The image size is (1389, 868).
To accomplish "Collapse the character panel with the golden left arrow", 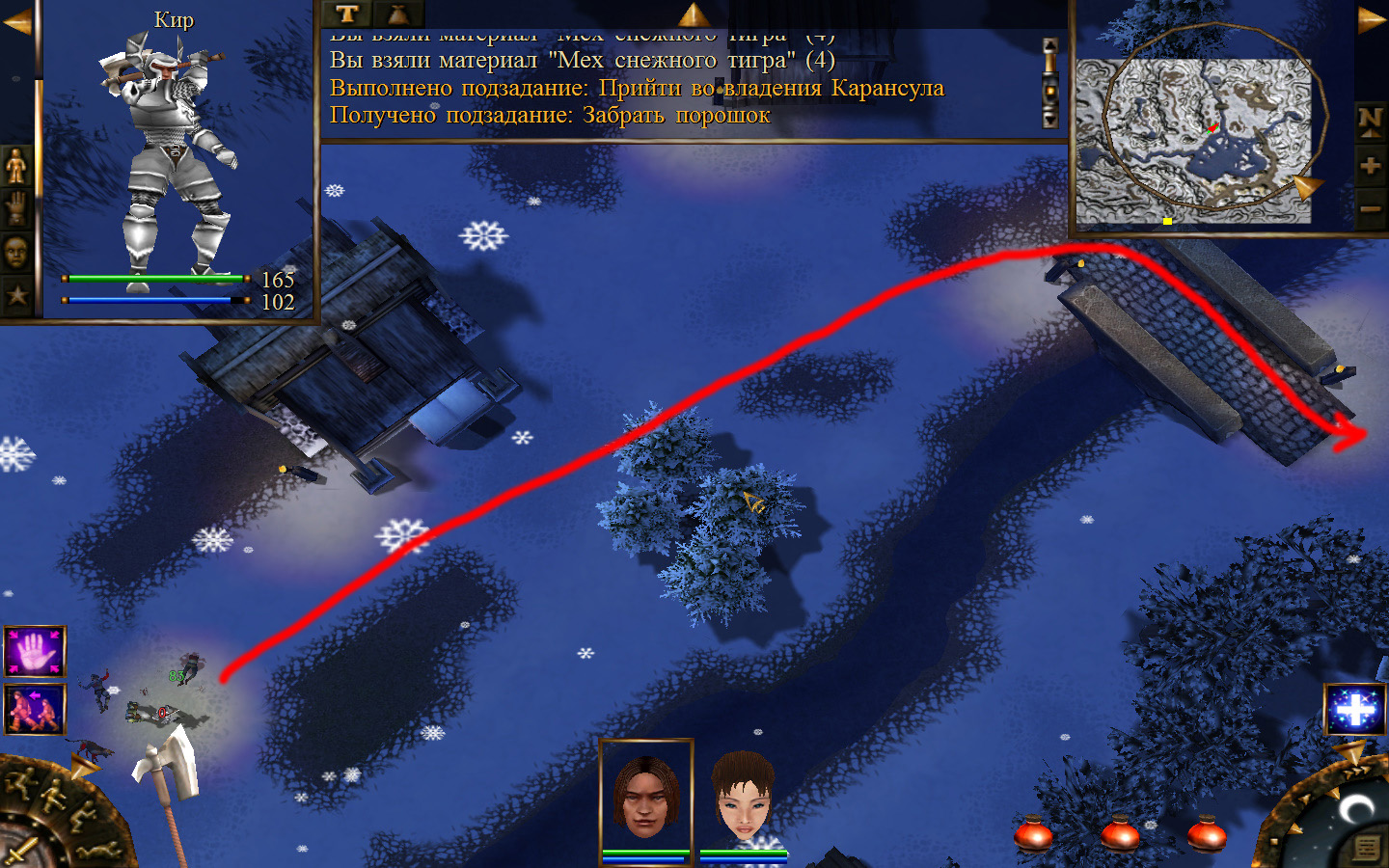I will 16,22.
